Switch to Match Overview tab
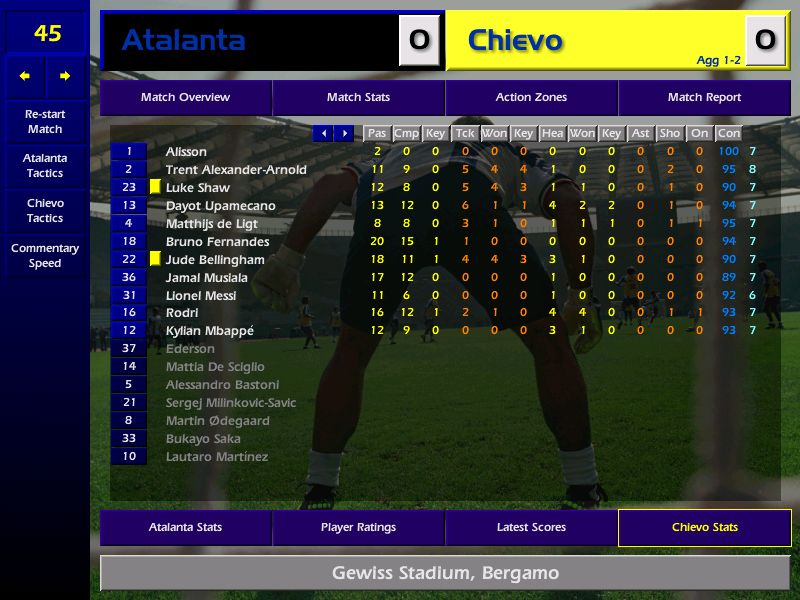The image size is (800, 600). (185, 98)
